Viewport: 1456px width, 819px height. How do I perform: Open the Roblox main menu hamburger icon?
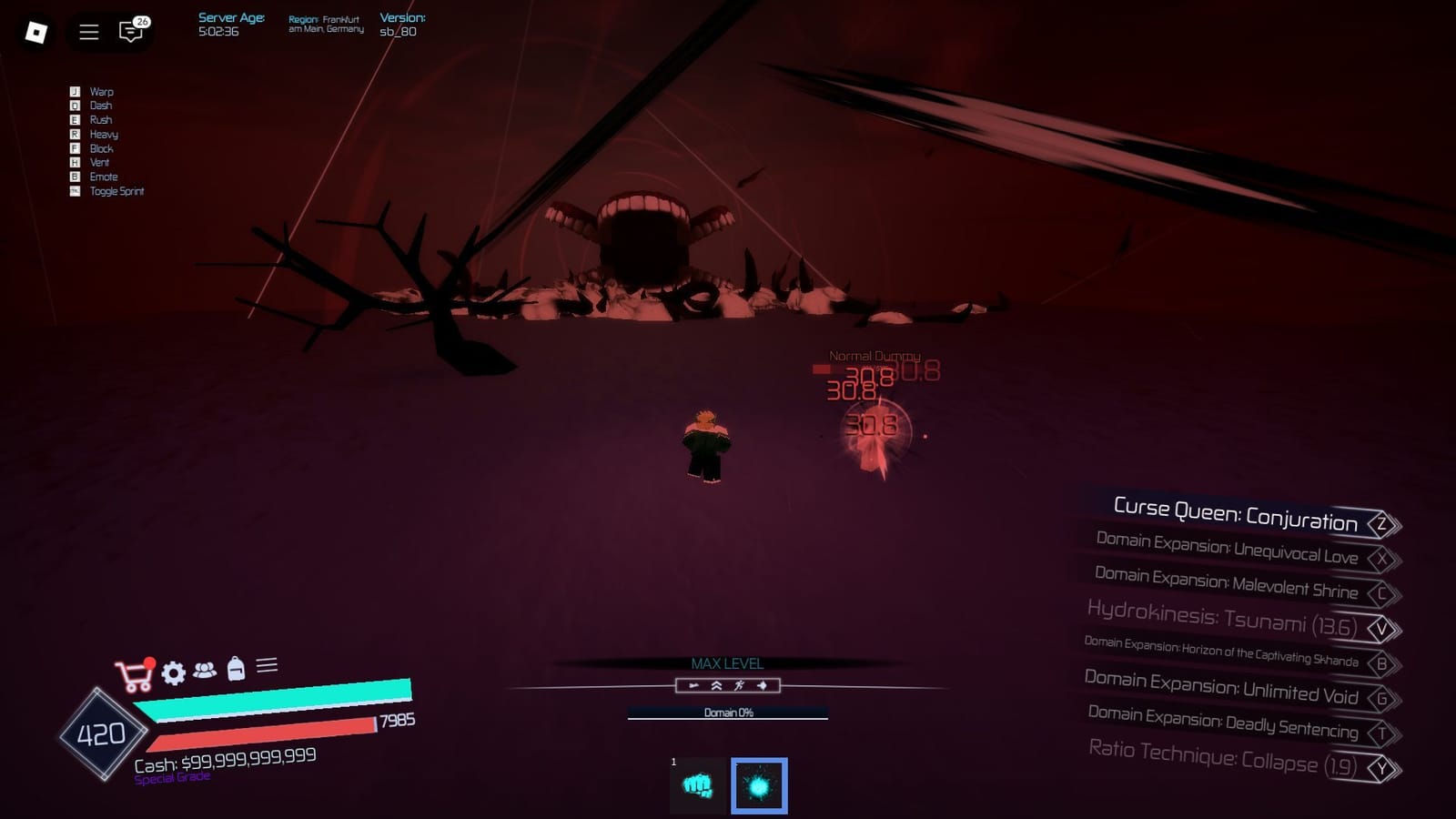[87, 30]
